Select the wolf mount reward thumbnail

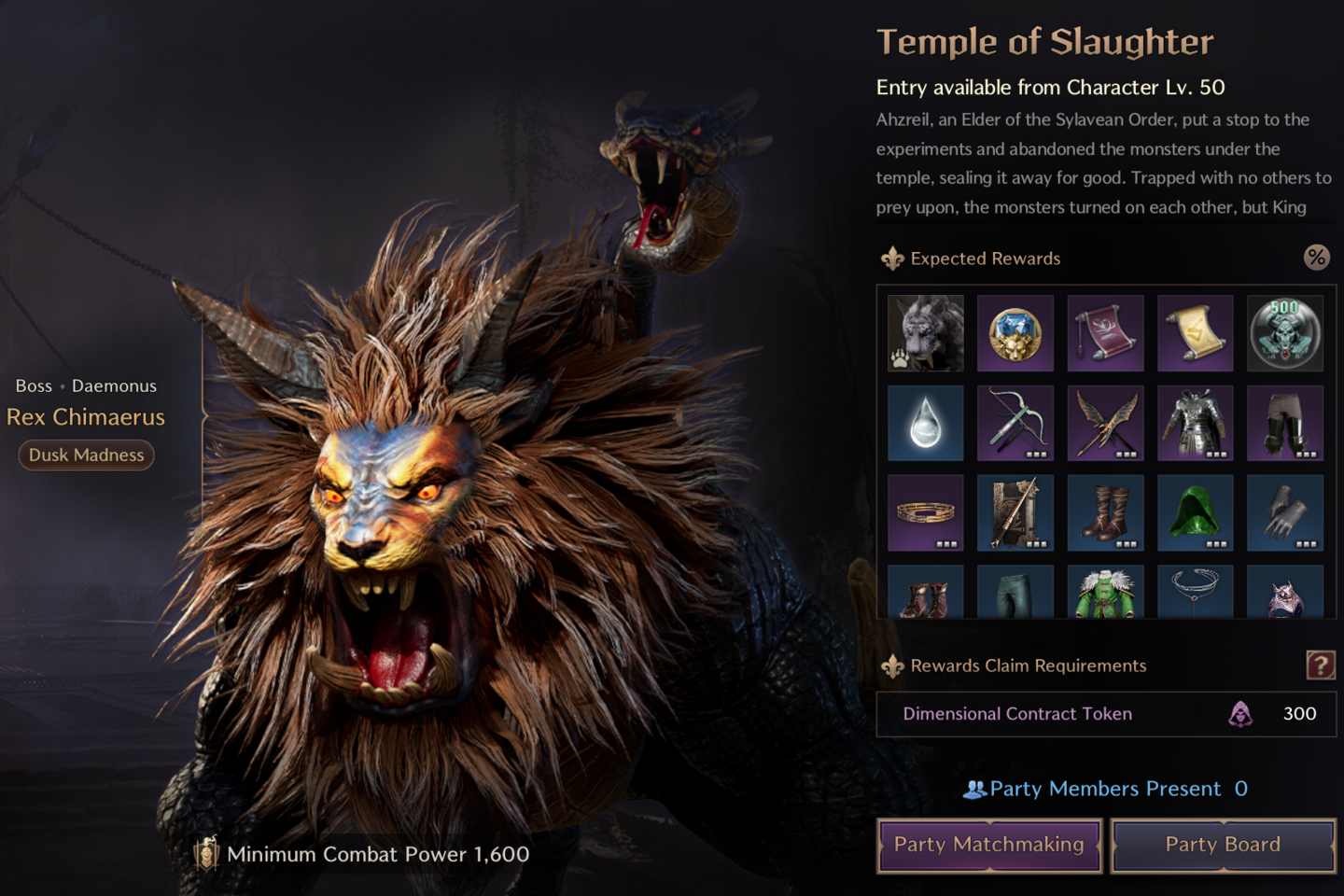925,333
